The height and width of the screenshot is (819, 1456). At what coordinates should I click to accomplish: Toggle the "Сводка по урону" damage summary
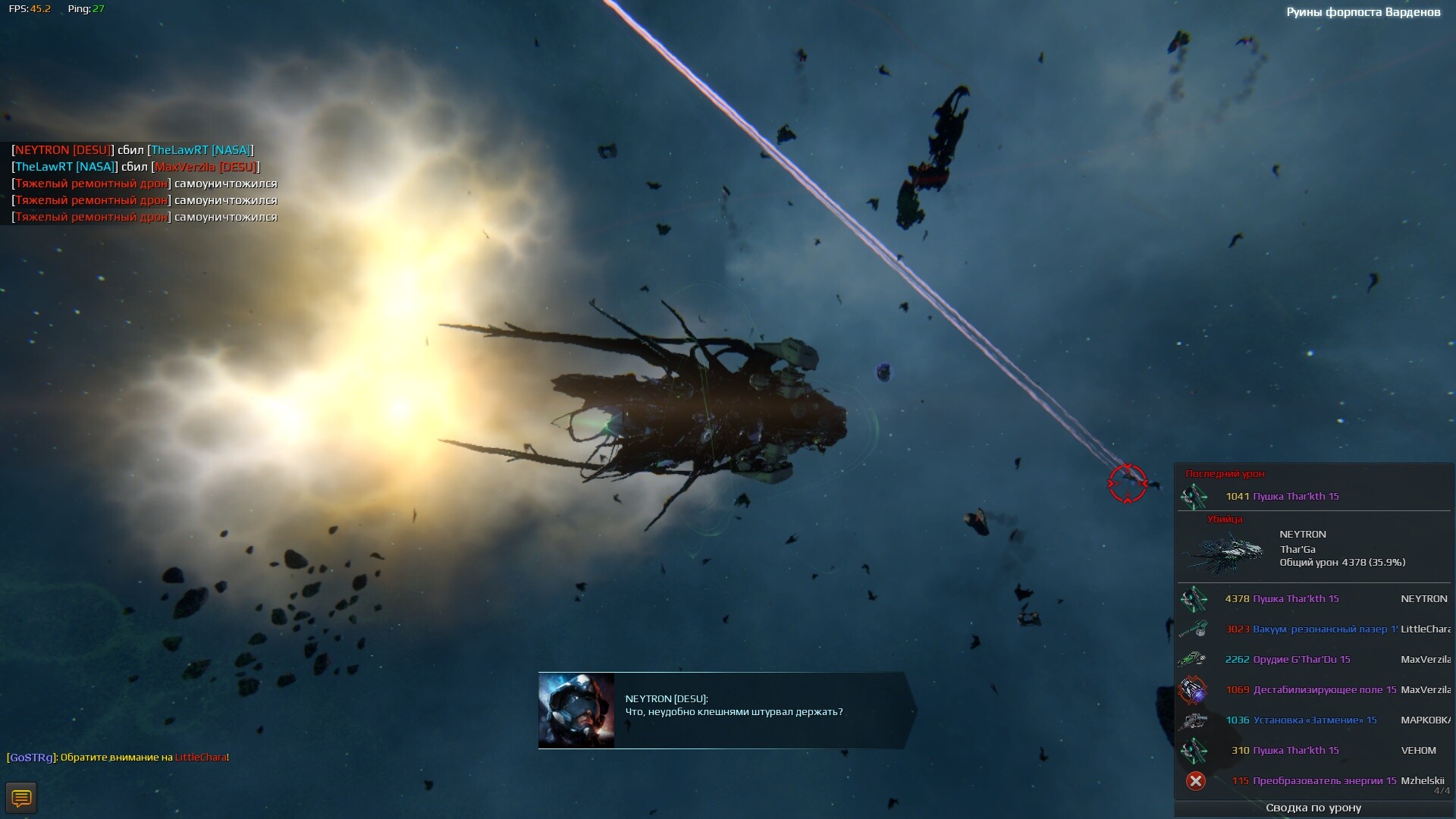[x=1313, y=808]
